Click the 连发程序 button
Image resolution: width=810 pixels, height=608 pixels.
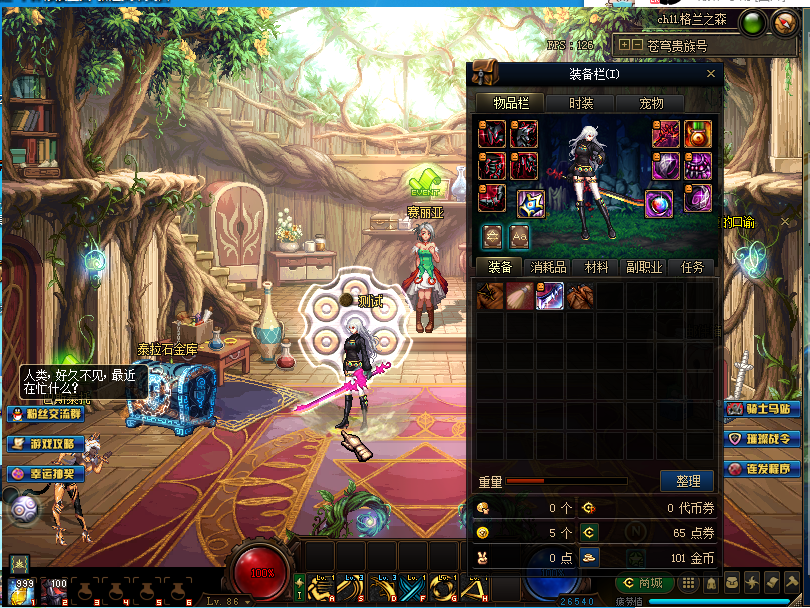click(765, 469)
